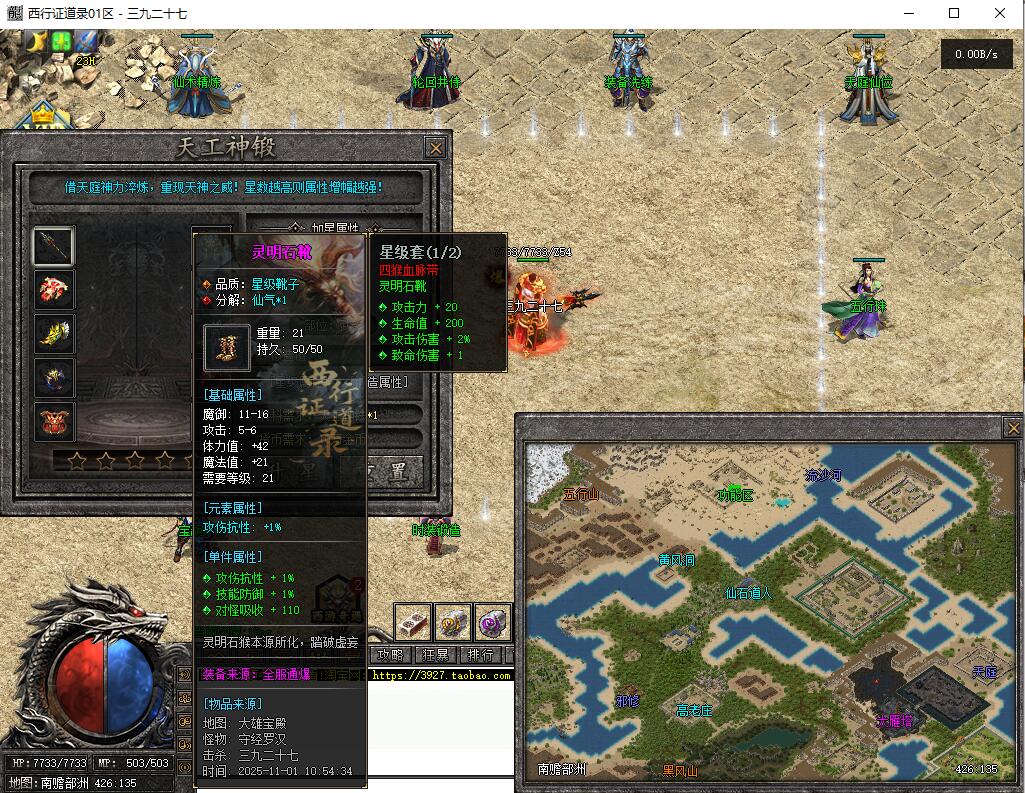Screen dimensions: 1025x793
Task: Select the spear weapon slot in forging panel
Action: [54, 246]
